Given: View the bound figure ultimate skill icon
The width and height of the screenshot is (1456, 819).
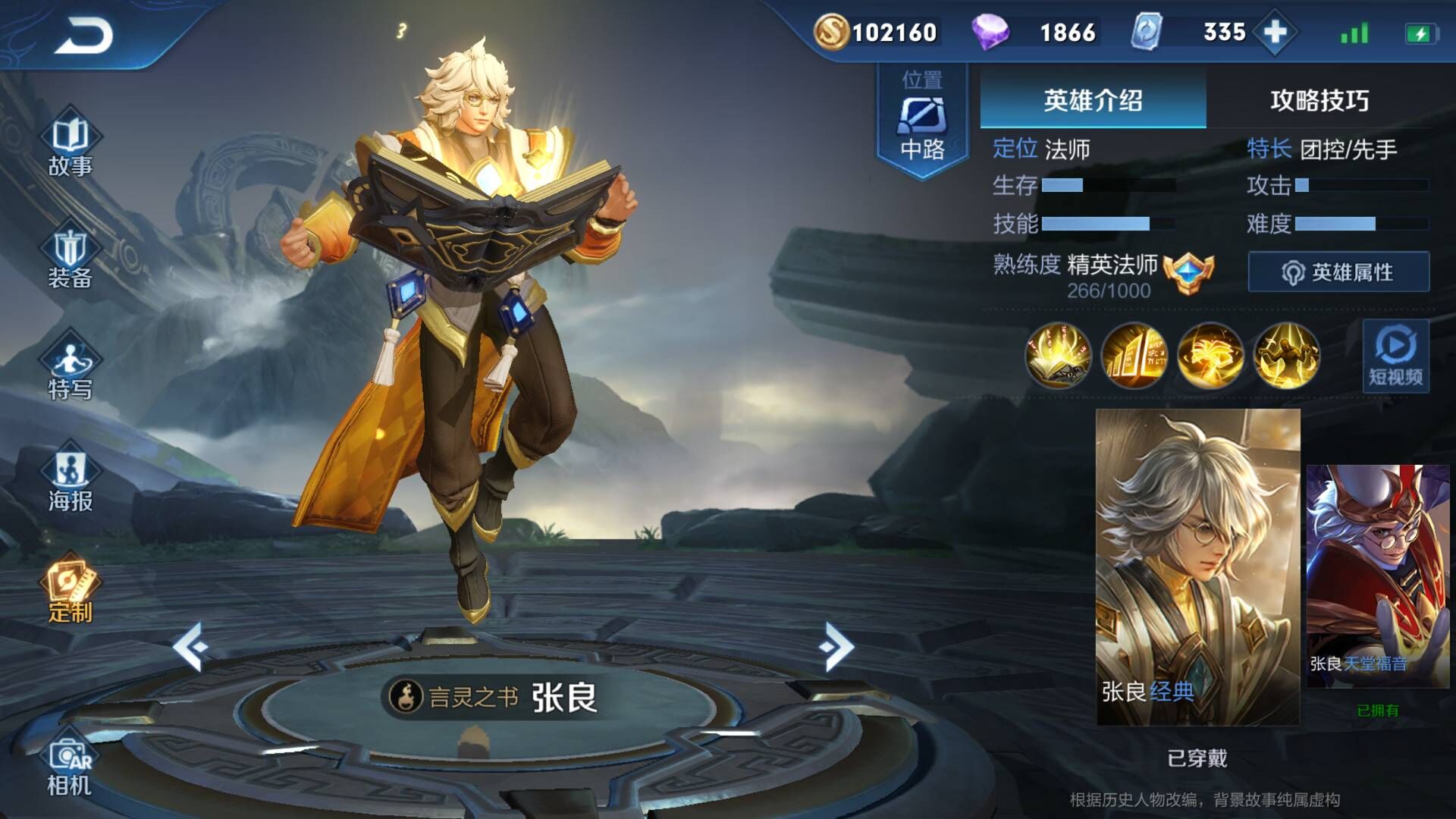Looking at the screenshot, I should 1287,355.
